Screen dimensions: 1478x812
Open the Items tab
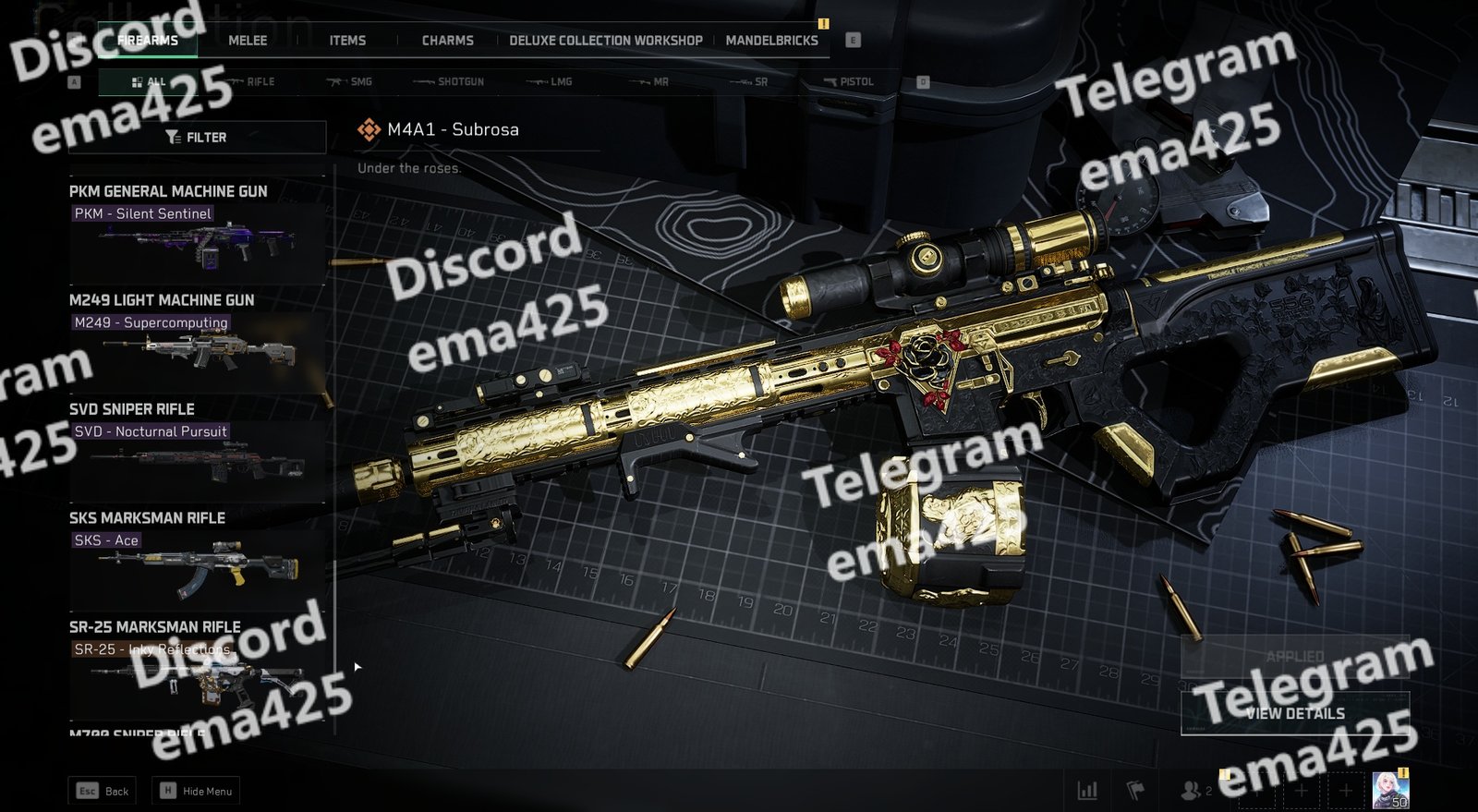pyautogui.click(x=347, y=41)
